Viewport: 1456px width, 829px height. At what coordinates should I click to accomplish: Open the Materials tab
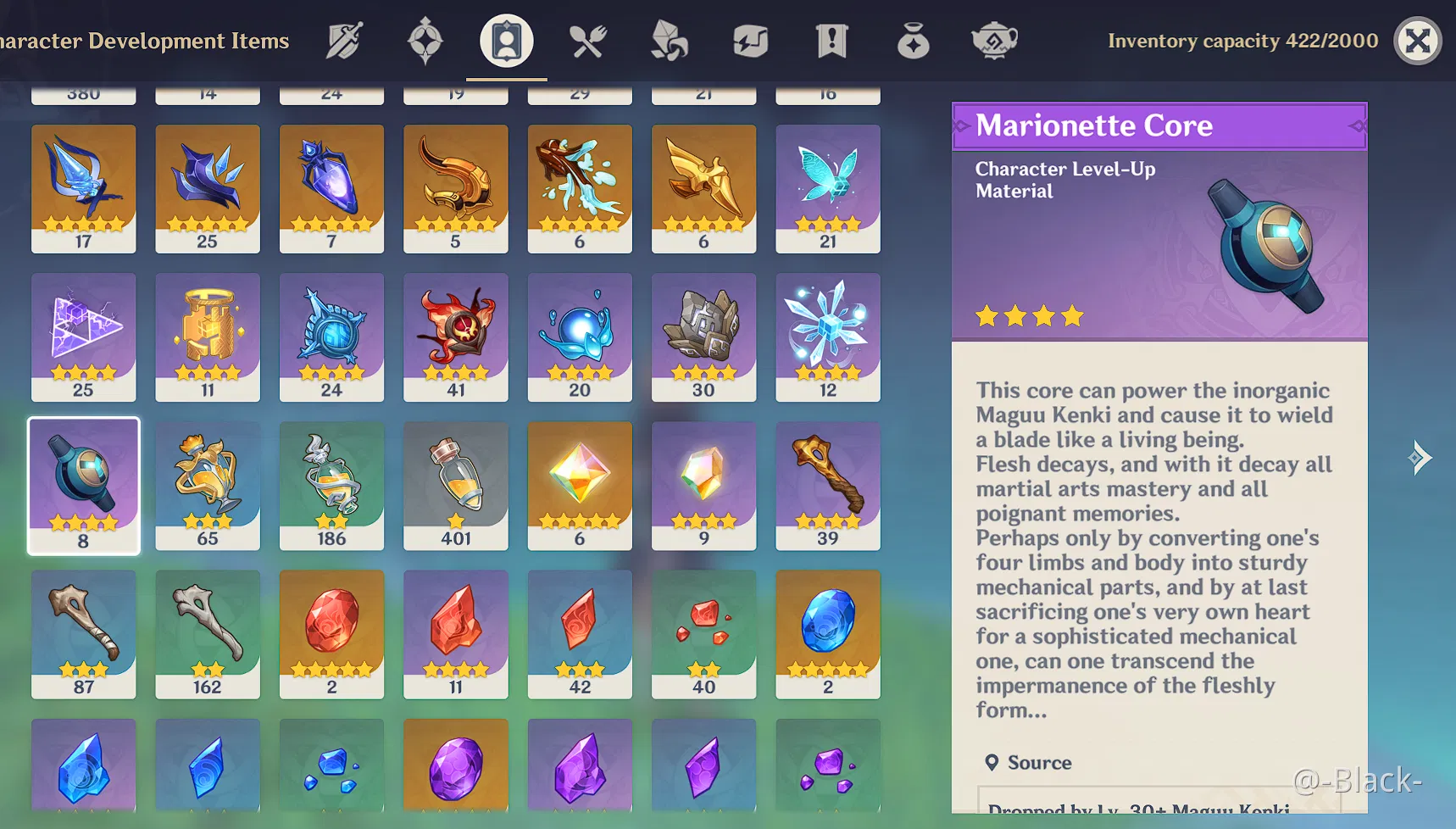[x=669, y=41]
